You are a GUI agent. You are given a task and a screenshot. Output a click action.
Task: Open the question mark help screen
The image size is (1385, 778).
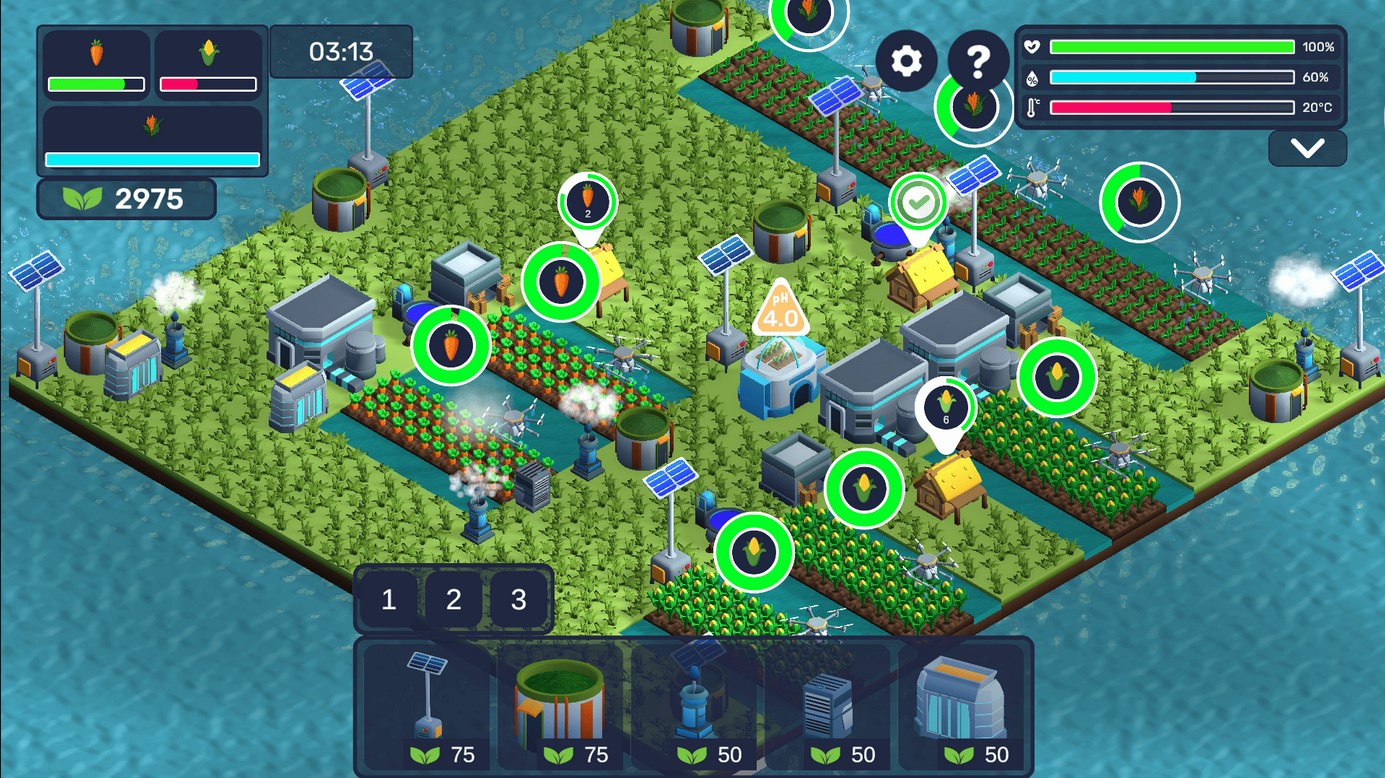(978, 61)
